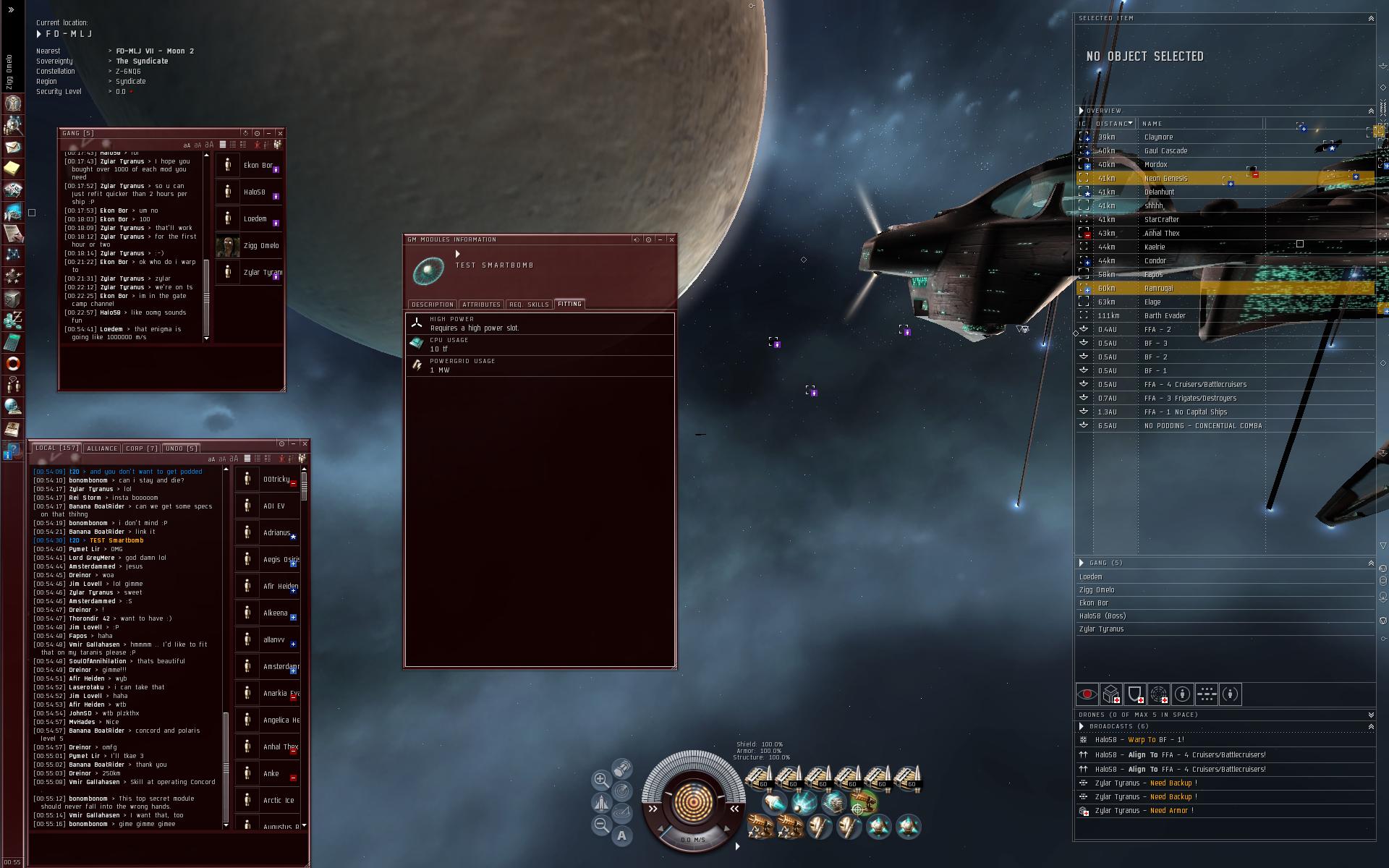Select Adrianus in the Local member list

(276, 533)
